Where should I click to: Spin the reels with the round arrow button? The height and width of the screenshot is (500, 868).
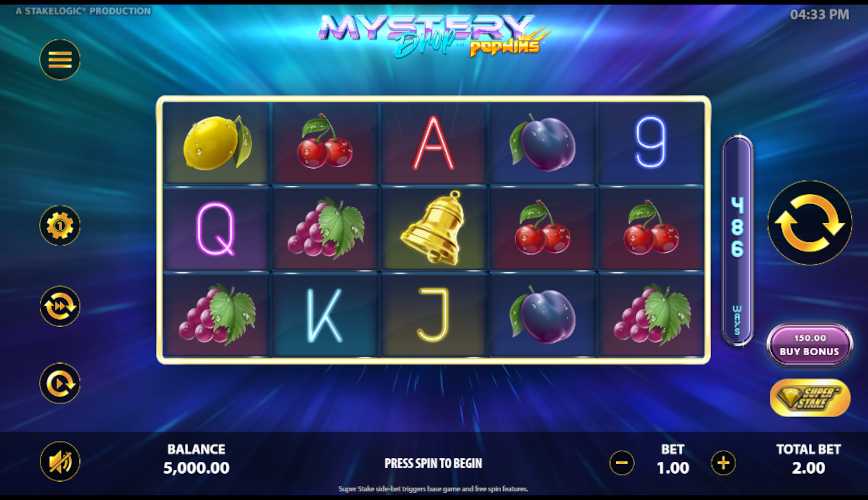point(809,223)
